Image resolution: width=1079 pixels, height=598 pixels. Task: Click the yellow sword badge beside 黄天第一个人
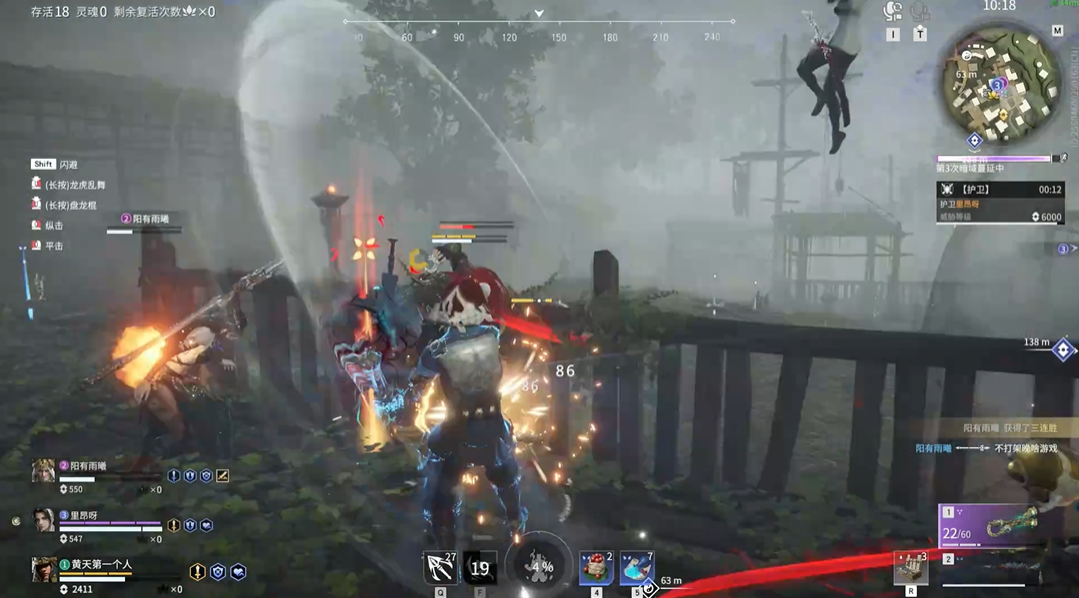pyautogui.click(x=197, y=572)
